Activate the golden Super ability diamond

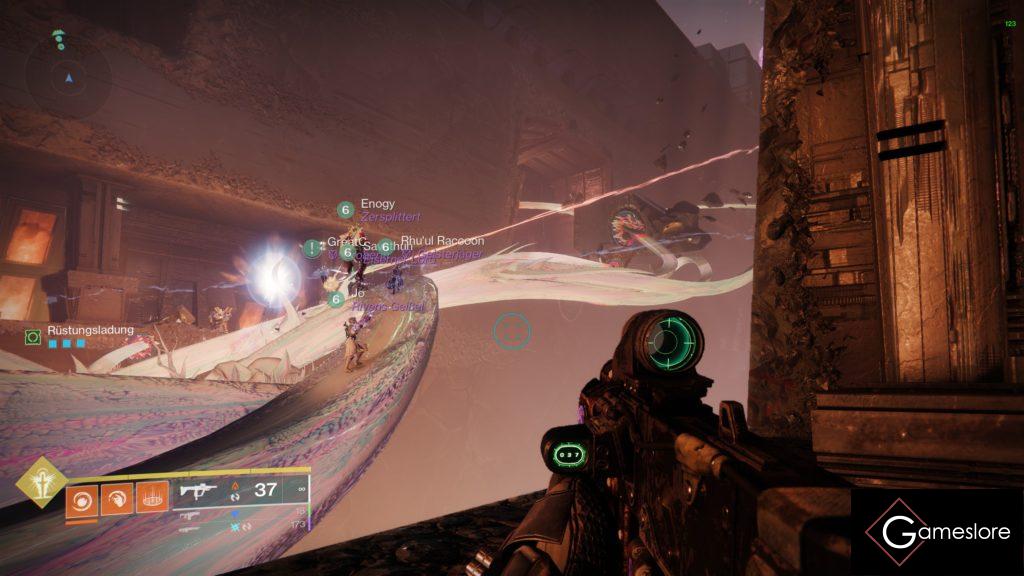[41, 483]
